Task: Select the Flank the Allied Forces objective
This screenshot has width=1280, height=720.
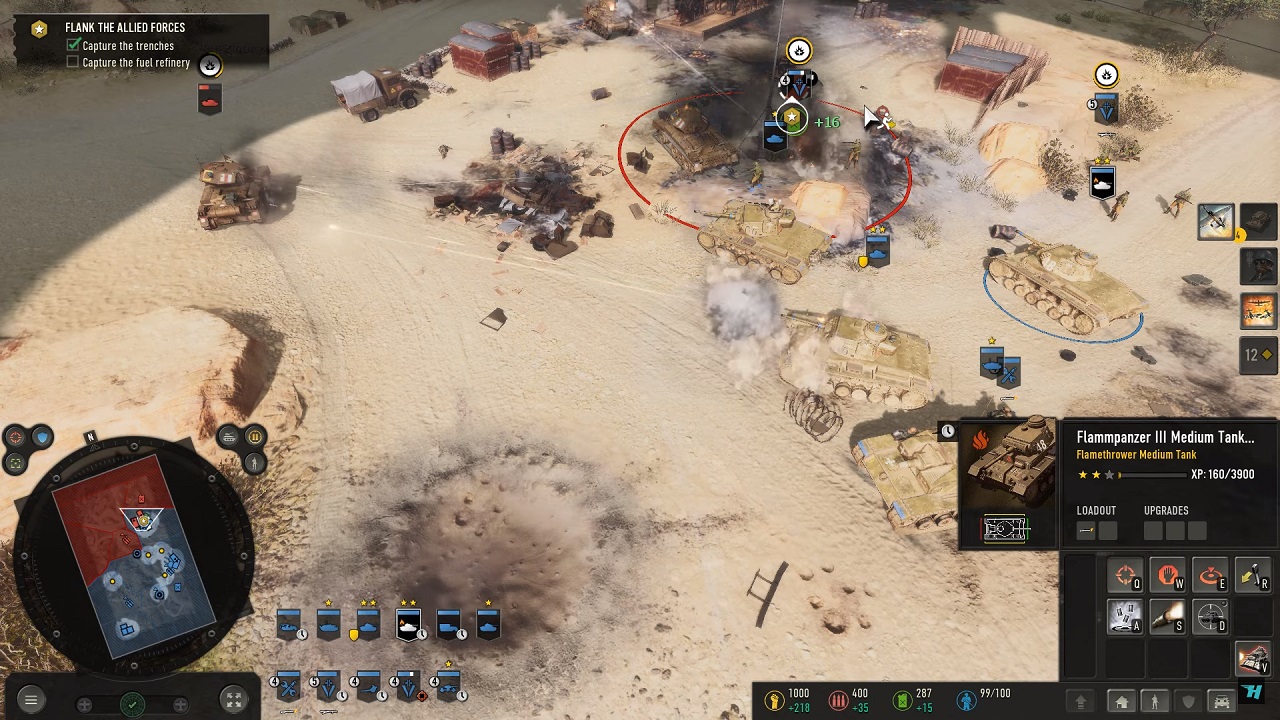Action: 125,28
